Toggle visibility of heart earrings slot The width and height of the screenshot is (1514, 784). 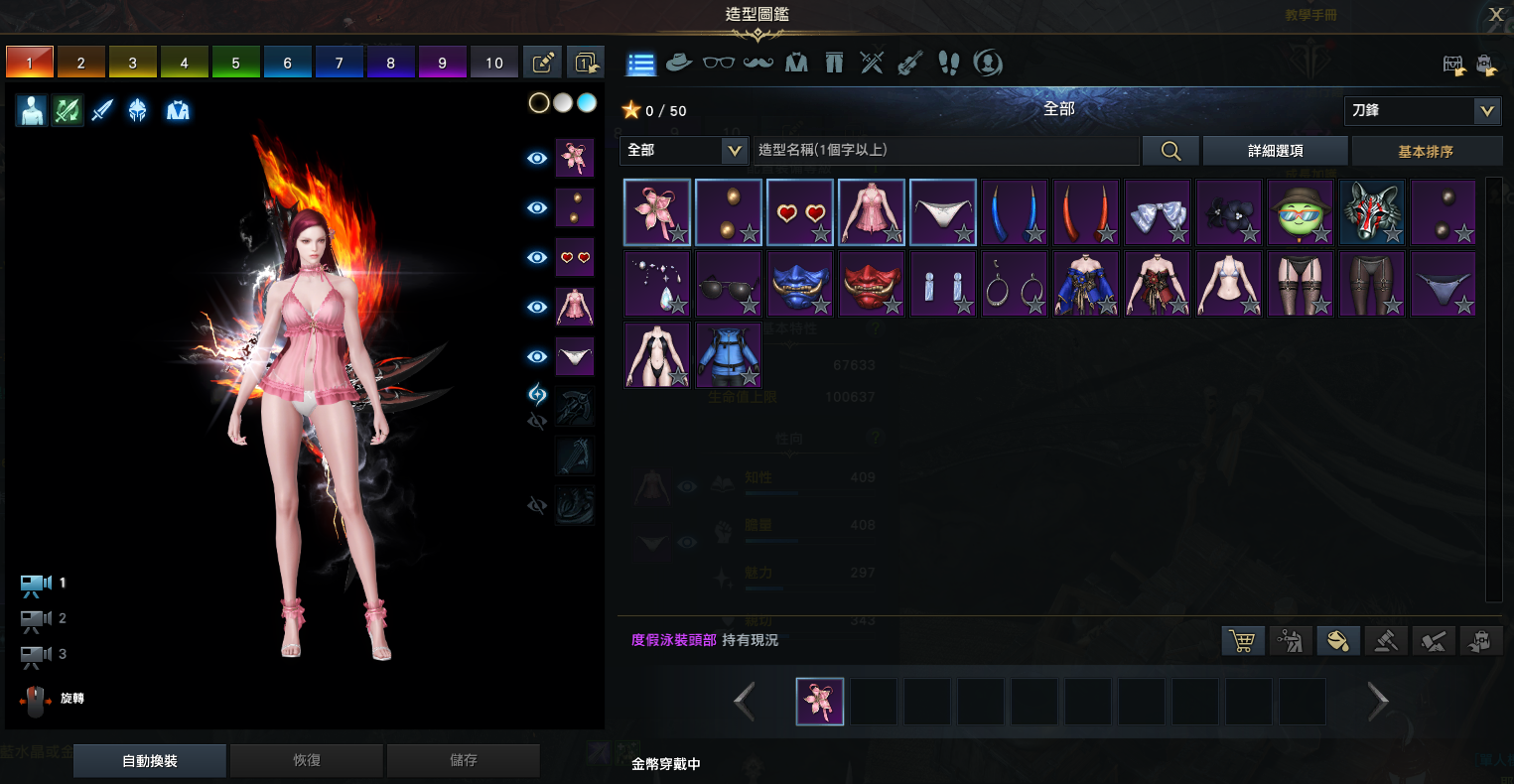[x=537, y=257]
